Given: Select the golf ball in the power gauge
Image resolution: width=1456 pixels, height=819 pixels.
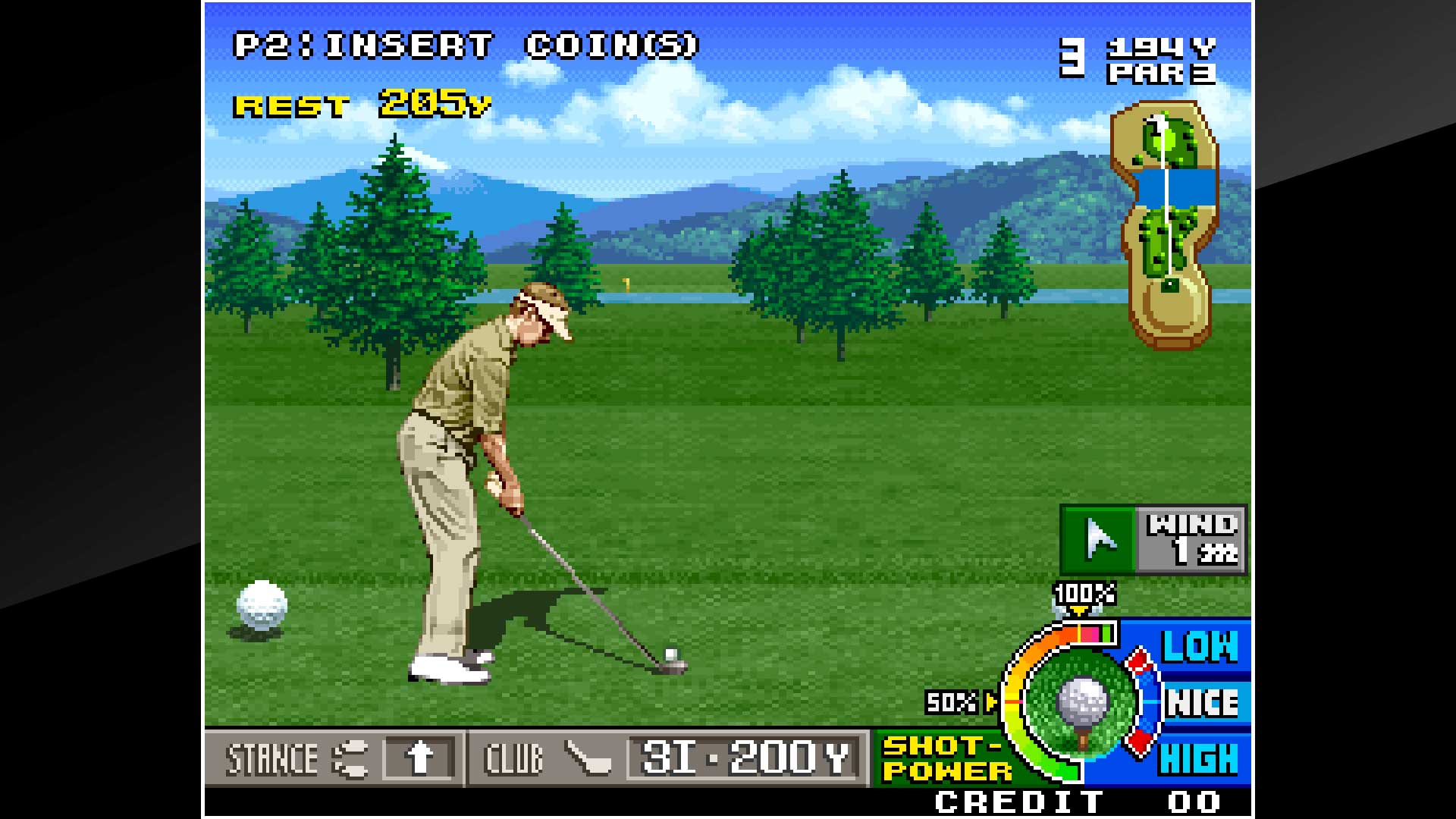Looking at the screenshot, I should [1084, 701].
